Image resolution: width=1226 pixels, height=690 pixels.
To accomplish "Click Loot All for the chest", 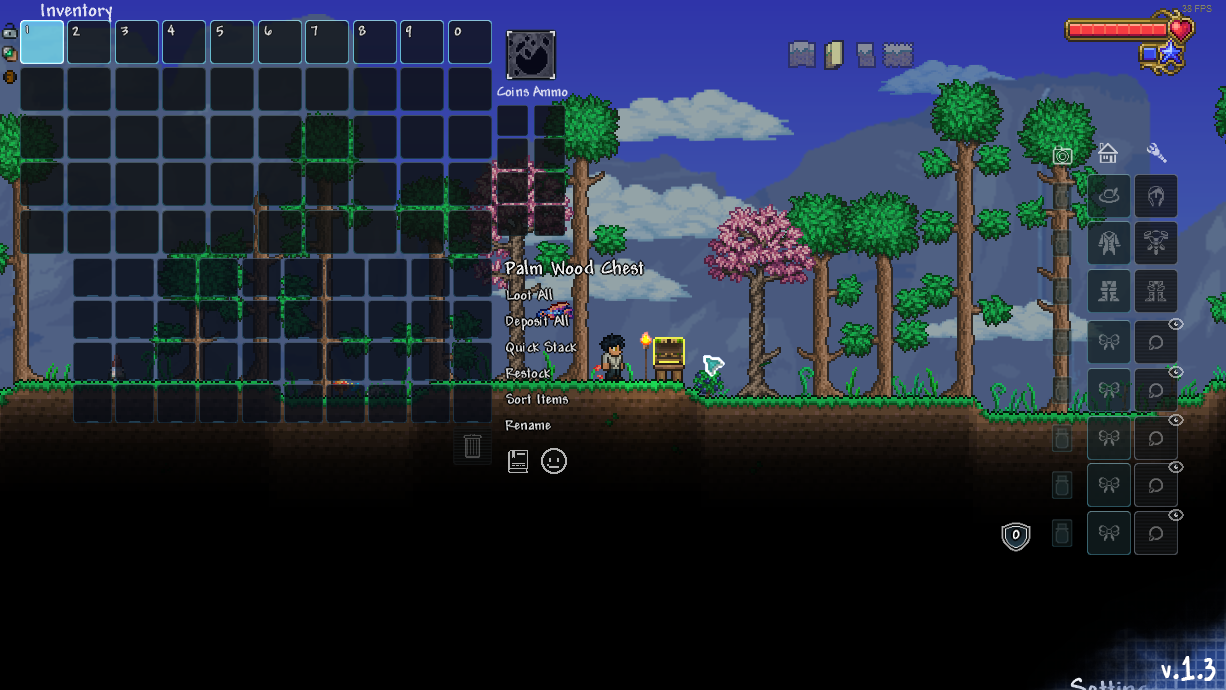I will tap(528, 295).
